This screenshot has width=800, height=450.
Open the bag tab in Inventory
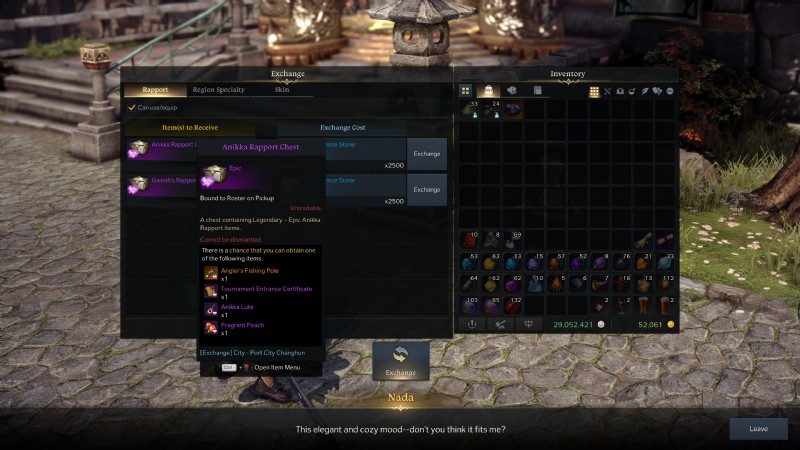click(489, 91)
